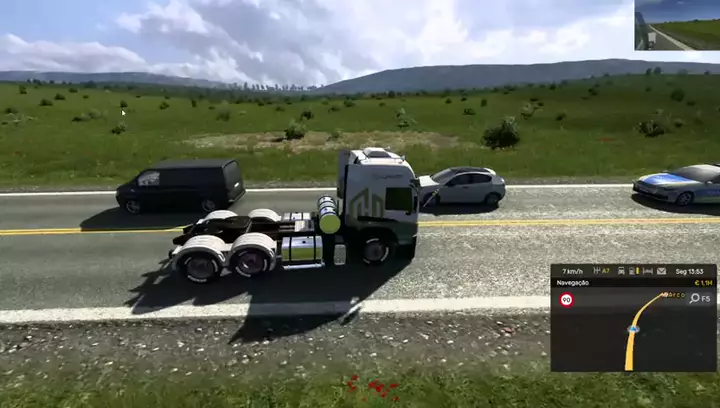Open the Navegação tab header
This screenshot has height=408, width=720.
point(574,283)
